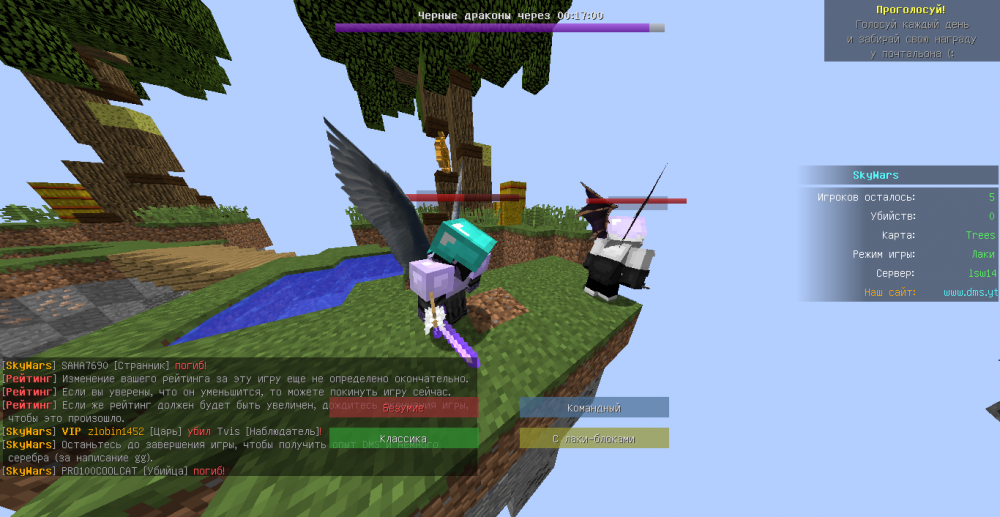1000x517 pixels.
Task: Pick the green Классика mode button
Action: click(x=404, y=438)
